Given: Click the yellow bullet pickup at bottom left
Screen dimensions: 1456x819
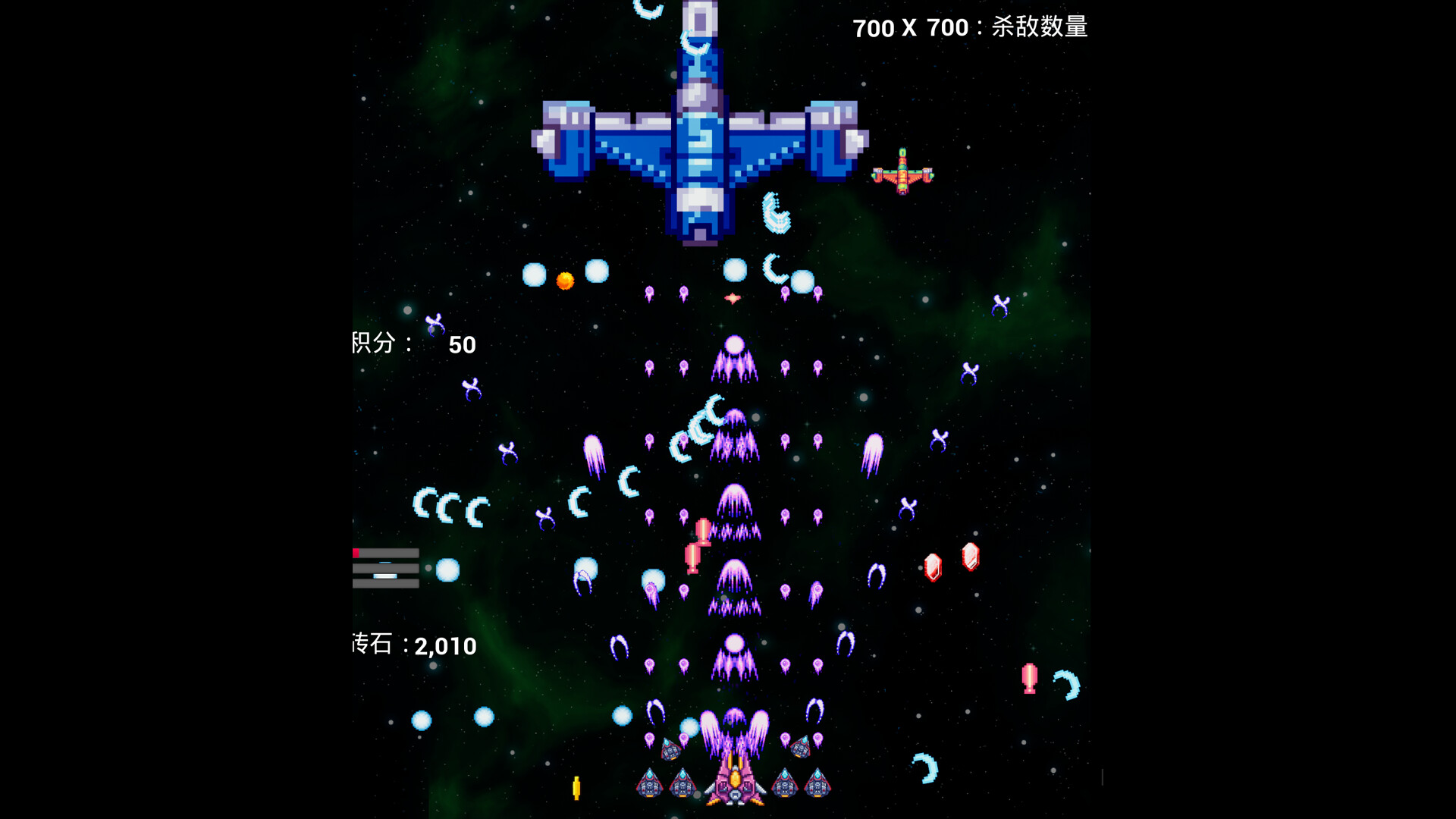Looking at the screenshot, I should tap(577, 786).
